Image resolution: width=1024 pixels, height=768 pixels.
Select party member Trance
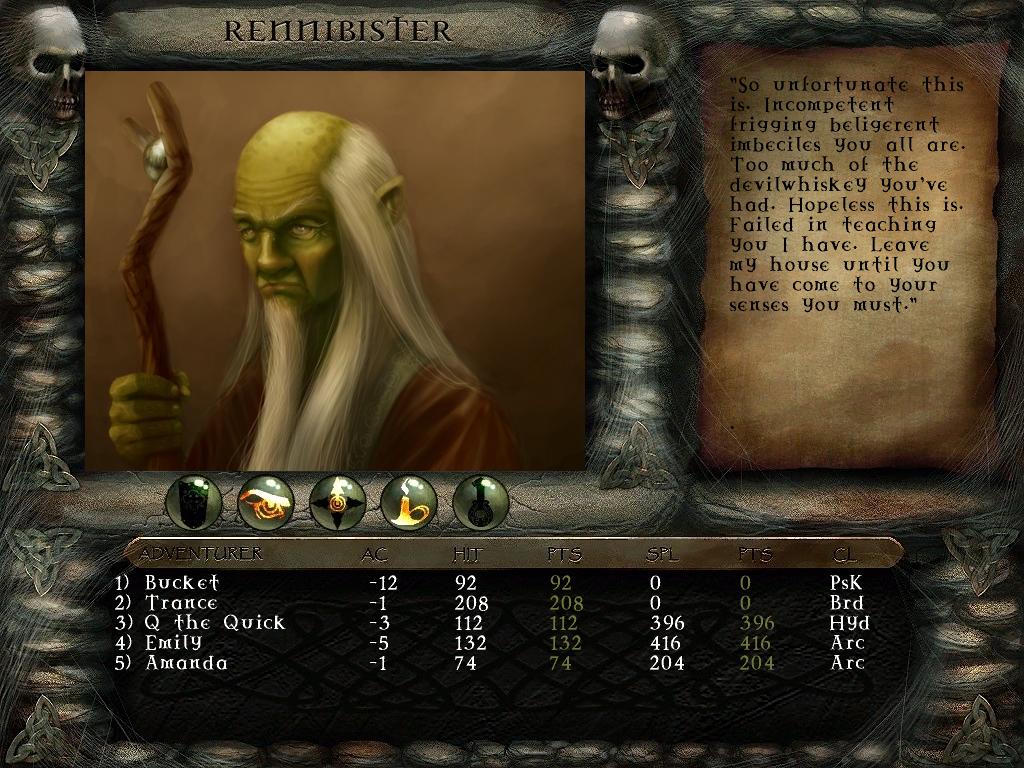pyautogui.click(x=181, y=602)
